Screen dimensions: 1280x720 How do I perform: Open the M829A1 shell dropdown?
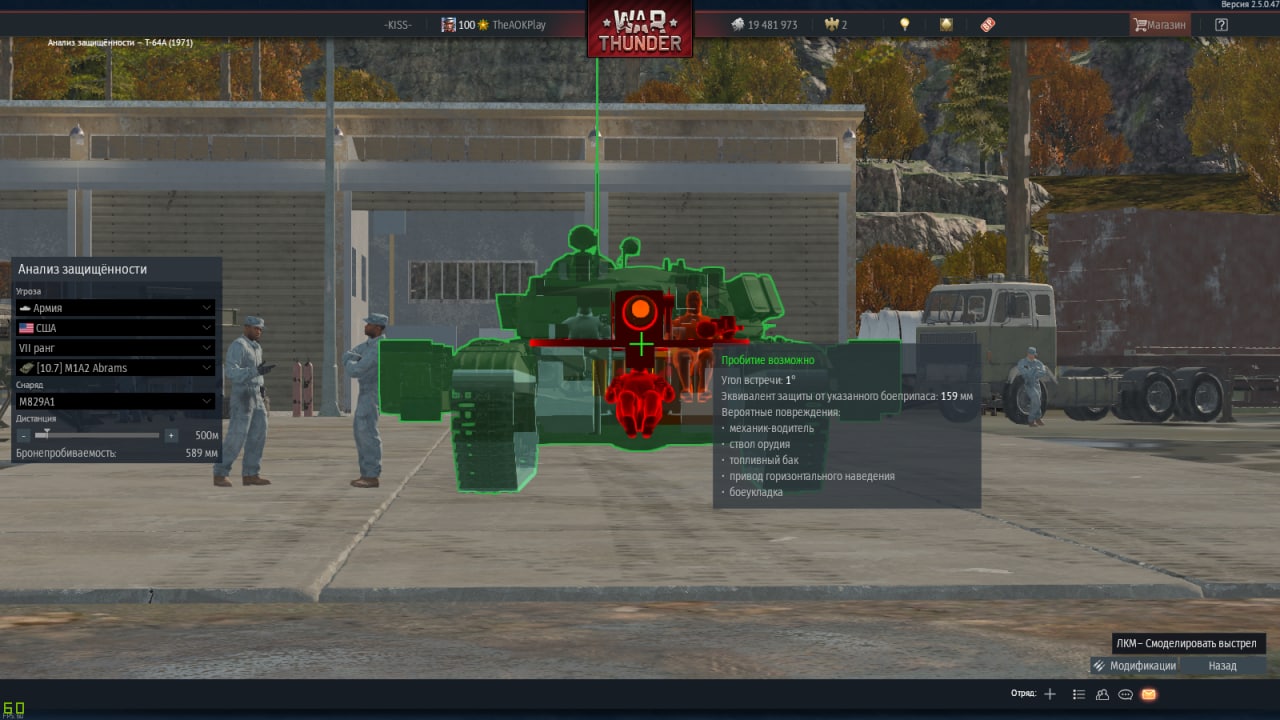(x=115, y=401)
